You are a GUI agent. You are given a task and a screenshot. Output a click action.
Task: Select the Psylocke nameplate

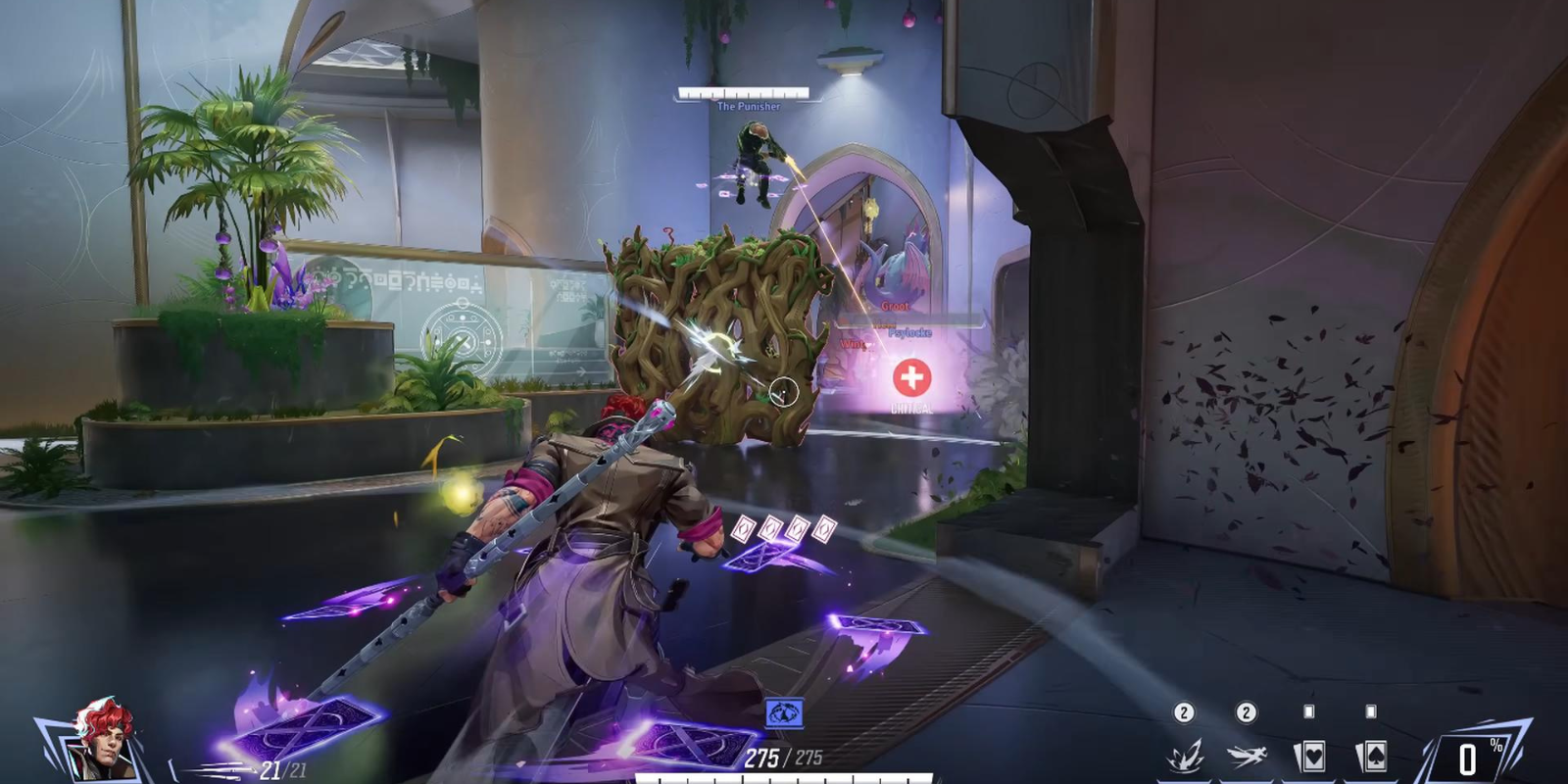point(911,333)
